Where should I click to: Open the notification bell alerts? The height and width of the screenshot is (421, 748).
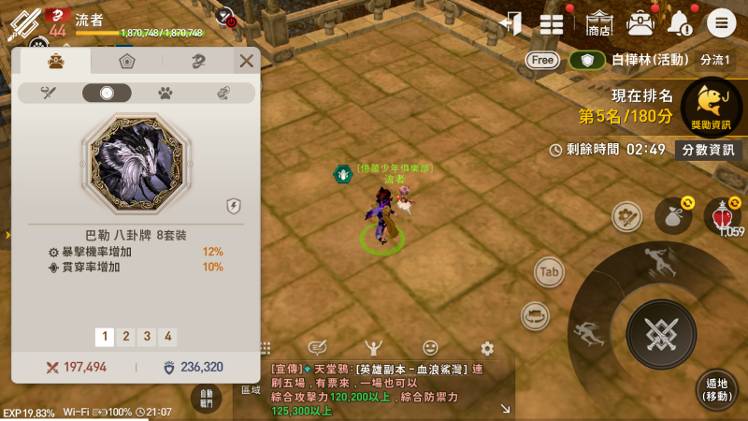pyautogui.click(x=679, y=23)
